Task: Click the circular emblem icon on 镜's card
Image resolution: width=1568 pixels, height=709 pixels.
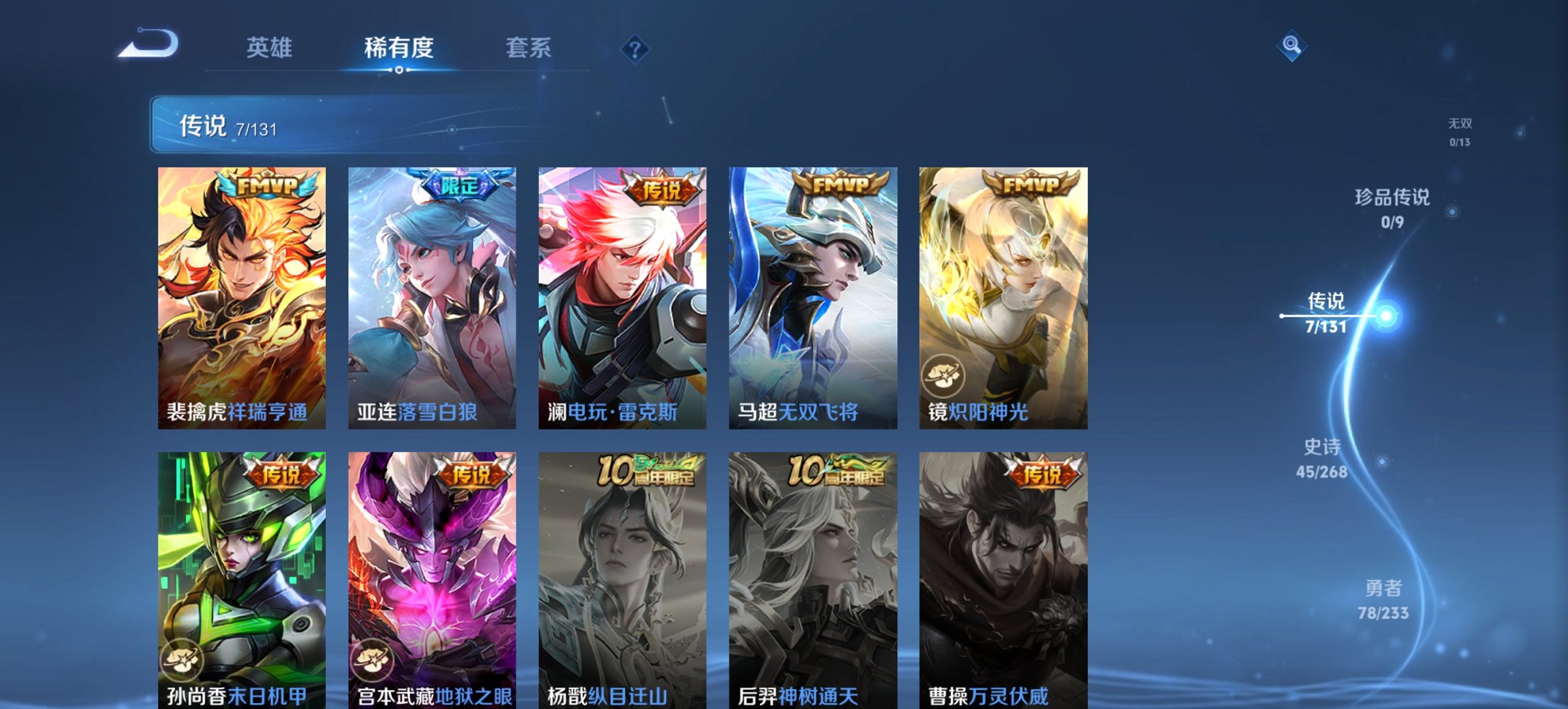Action: pyautogui.click(x=943, y=374)
